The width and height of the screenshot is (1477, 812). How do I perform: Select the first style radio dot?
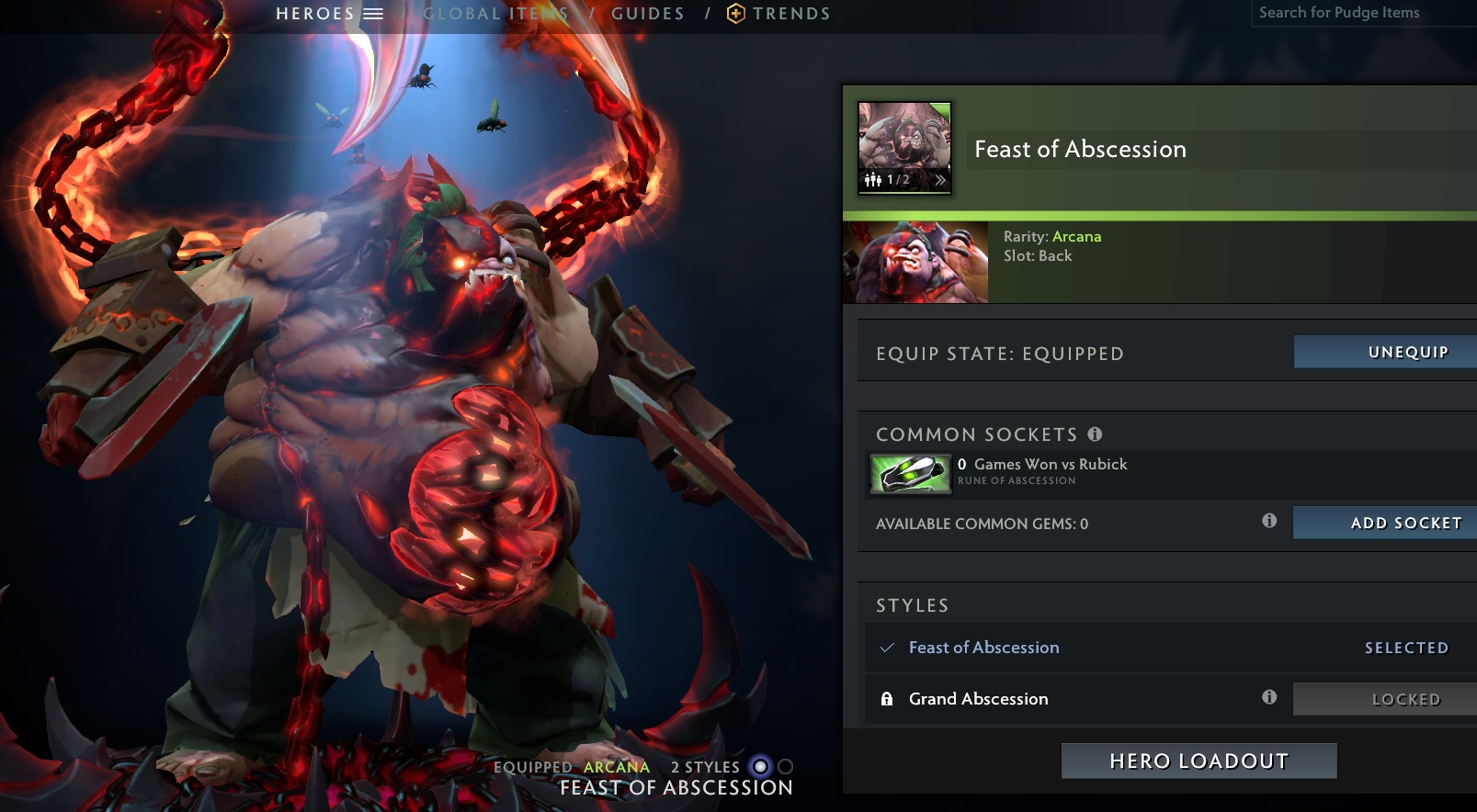tap(759, 767)
